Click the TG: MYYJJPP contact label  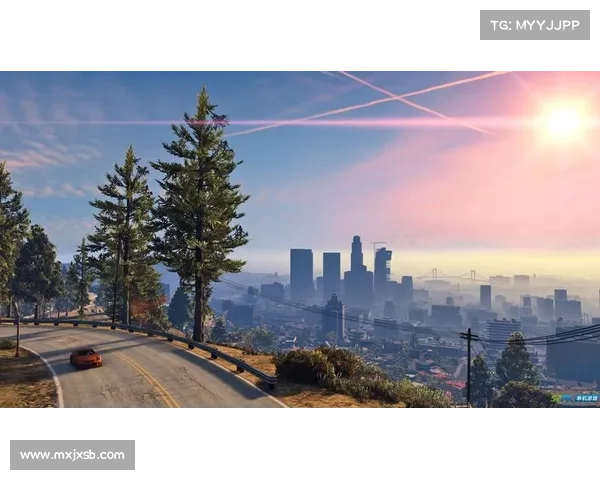coord(535,24)
